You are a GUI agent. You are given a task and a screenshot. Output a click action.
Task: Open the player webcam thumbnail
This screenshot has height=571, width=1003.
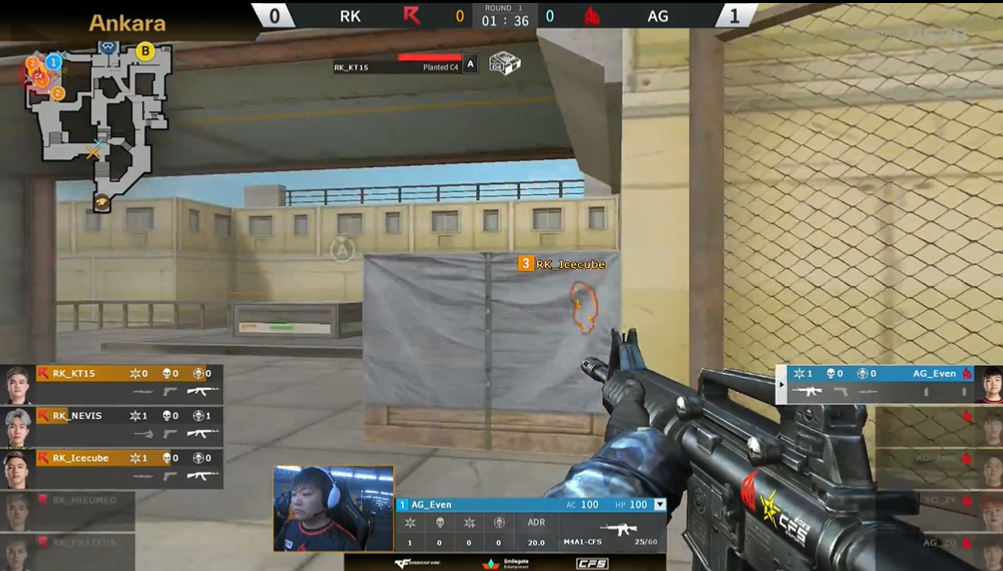(333, 508)
